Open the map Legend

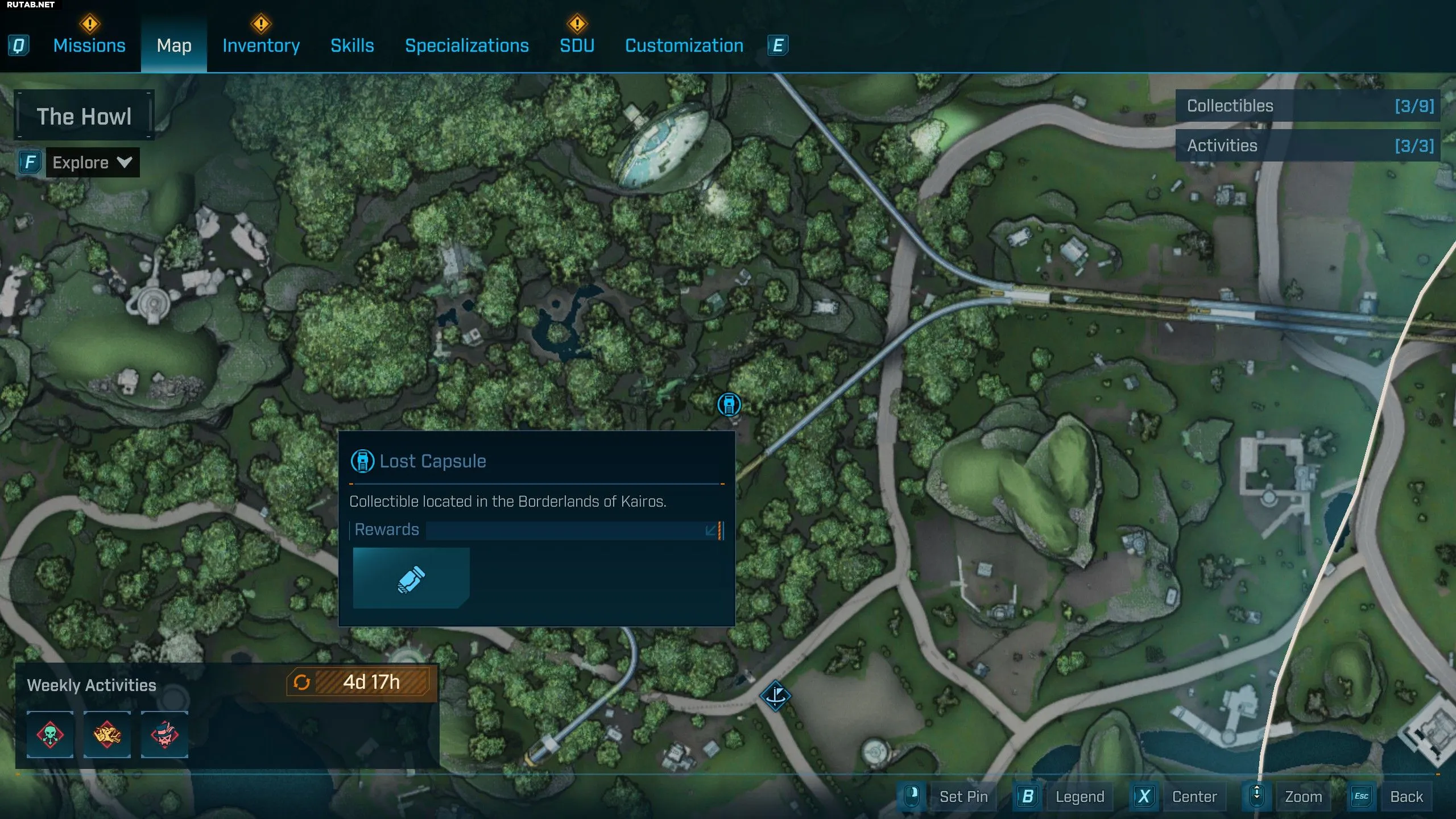[1079, 796]
